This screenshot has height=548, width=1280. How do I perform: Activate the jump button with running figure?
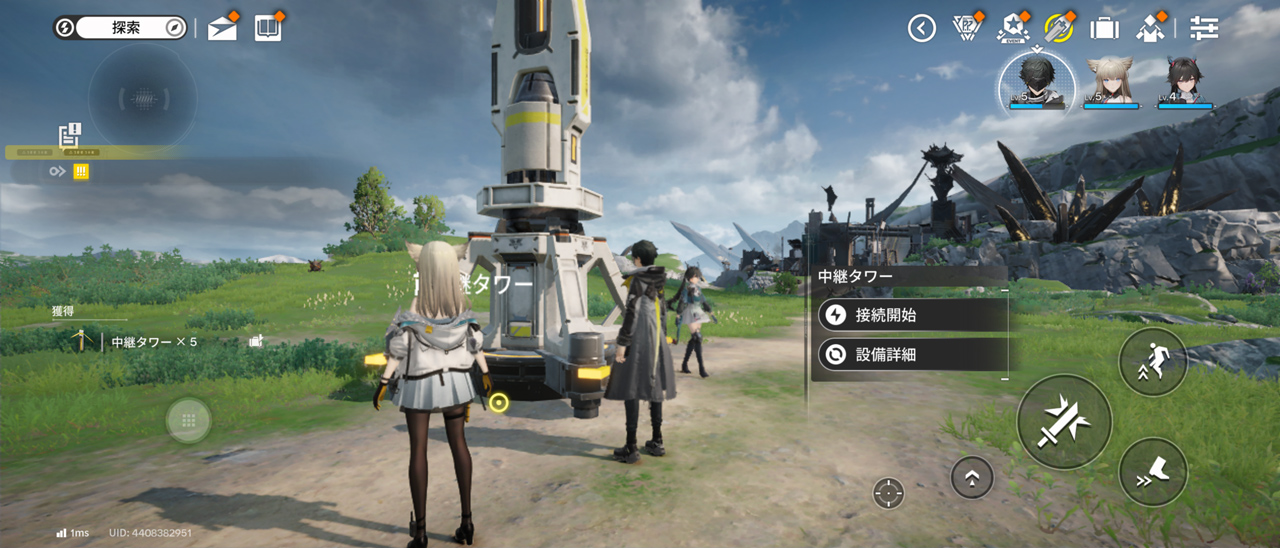[x=1153, y=362]
